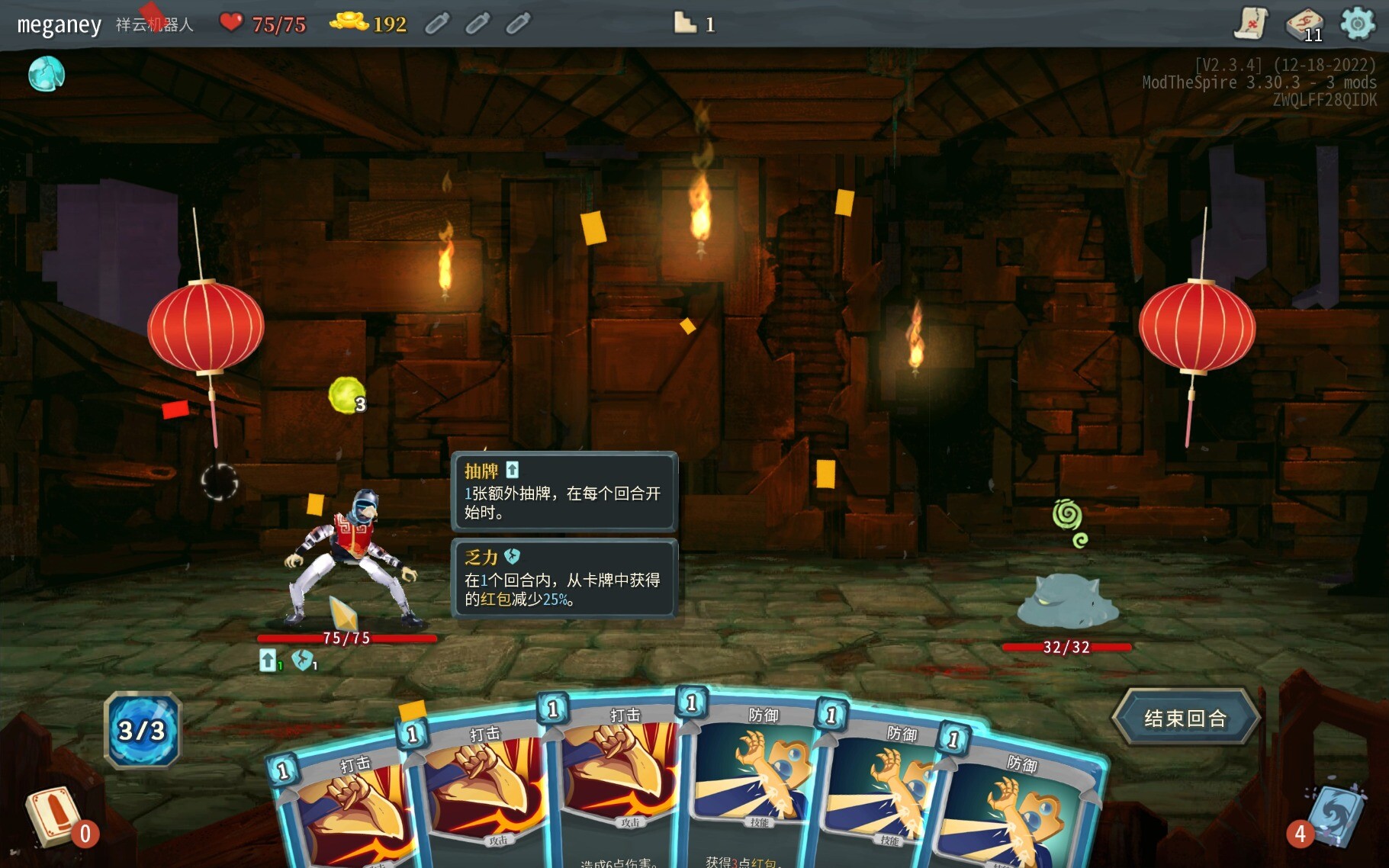The width and height of the screenshot is (1389, 868).
Task: Inspect the cyan orb relic
Action: tap(47, 75)
